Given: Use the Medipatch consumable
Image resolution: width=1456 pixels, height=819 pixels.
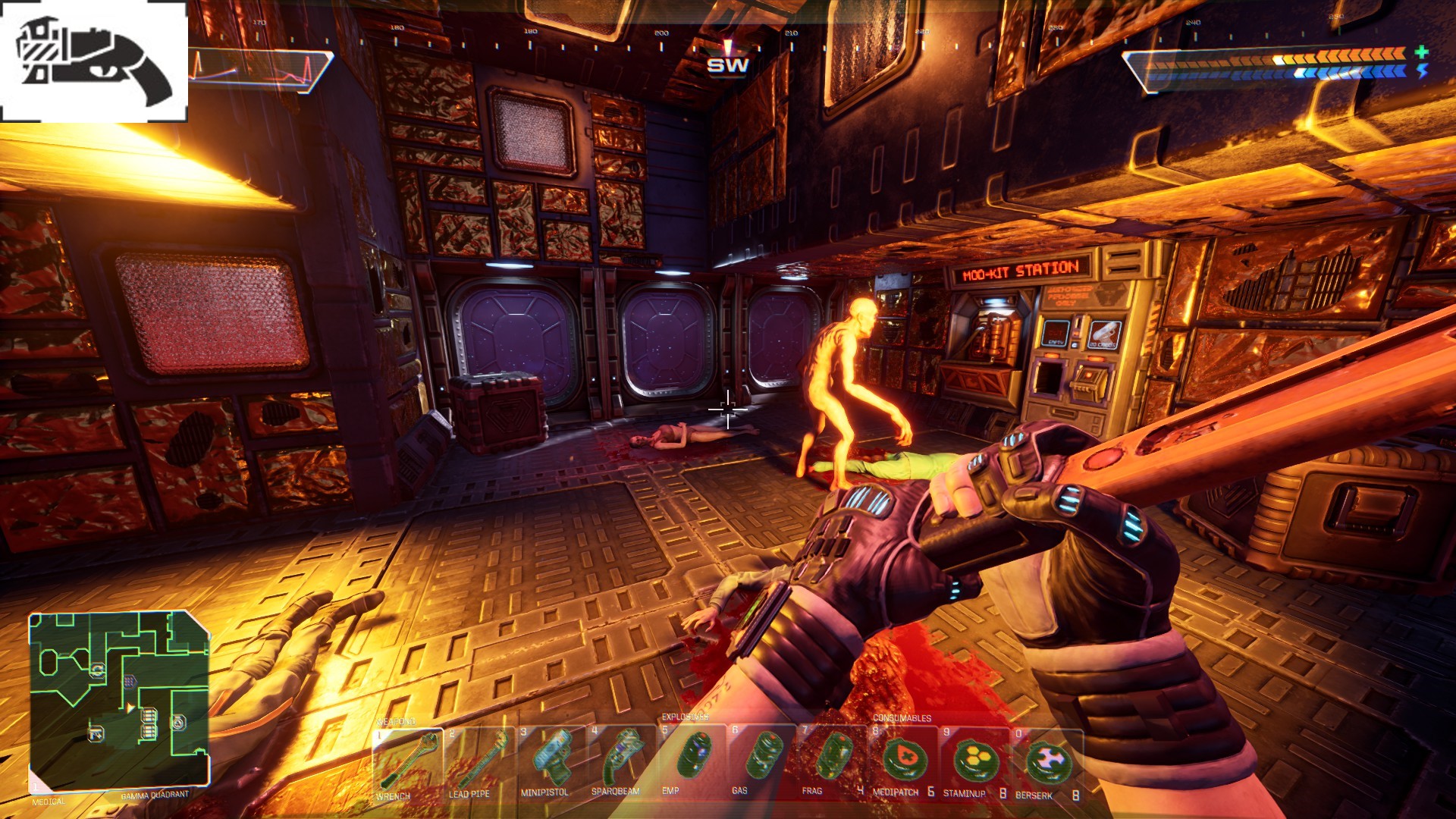Looking at the screenshot, I should [904, 761].
